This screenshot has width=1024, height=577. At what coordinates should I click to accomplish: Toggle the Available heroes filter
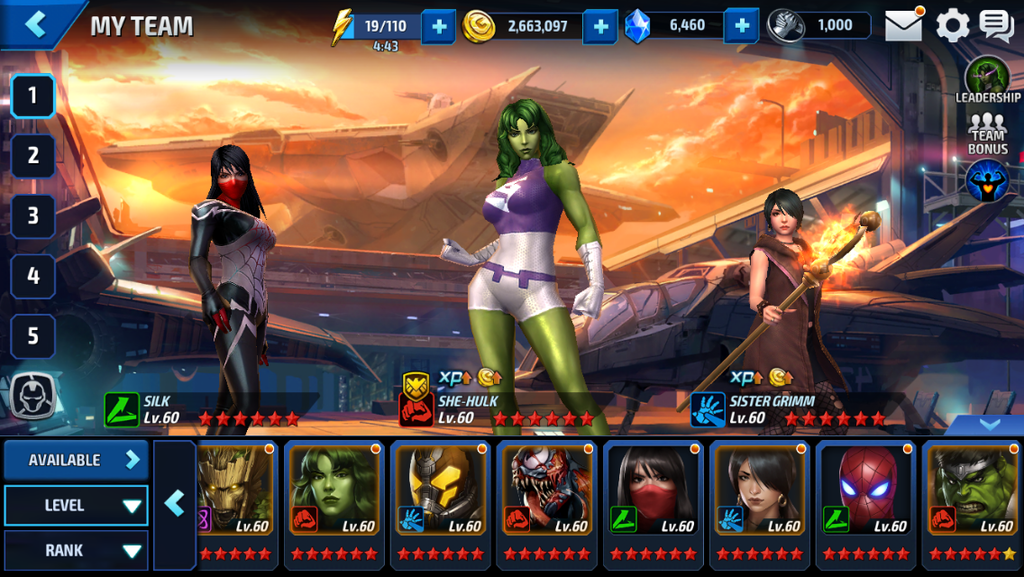coord(76,460)
